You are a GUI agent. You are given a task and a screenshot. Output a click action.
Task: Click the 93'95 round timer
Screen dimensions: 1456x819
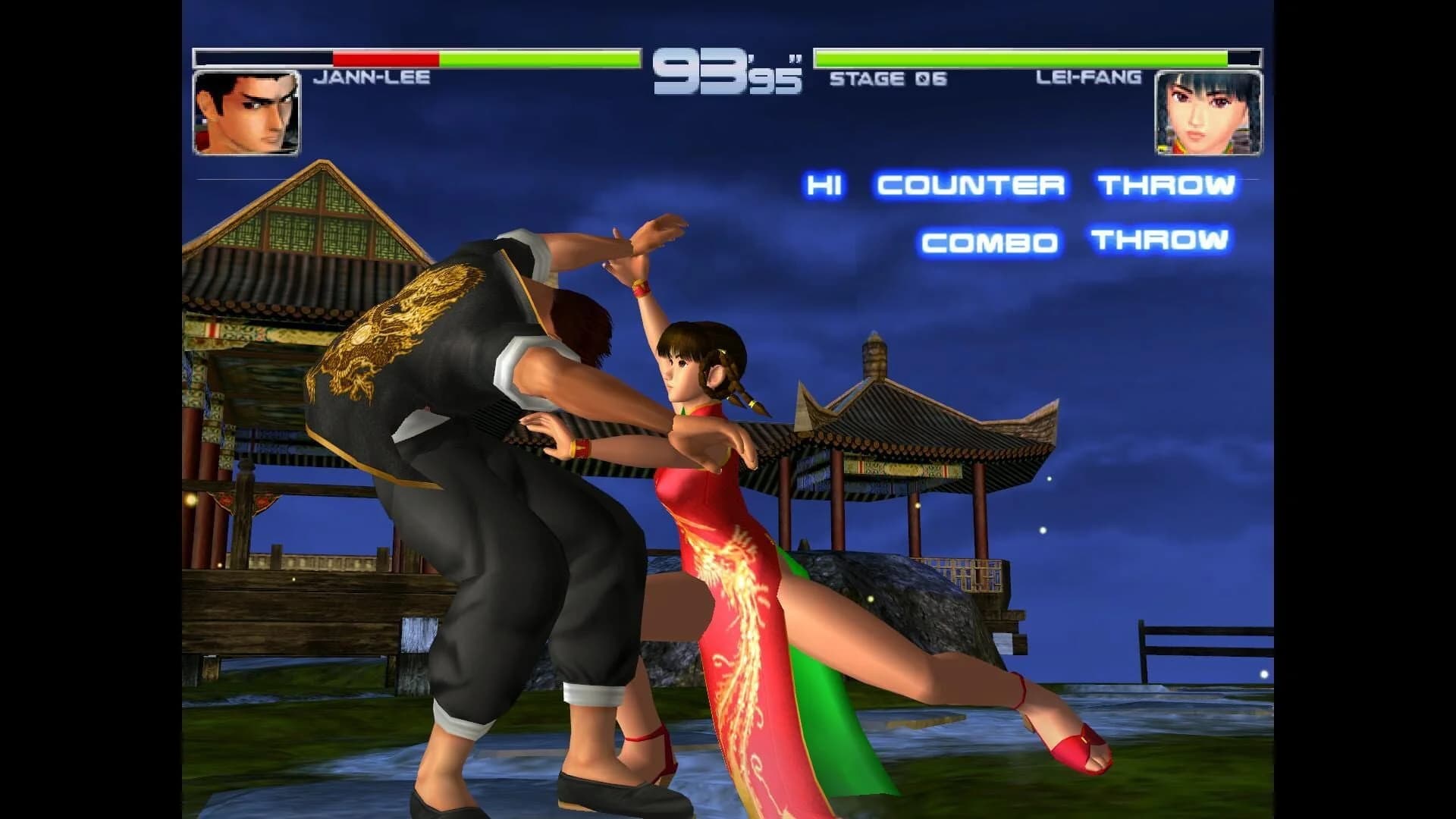click(728, 72)
